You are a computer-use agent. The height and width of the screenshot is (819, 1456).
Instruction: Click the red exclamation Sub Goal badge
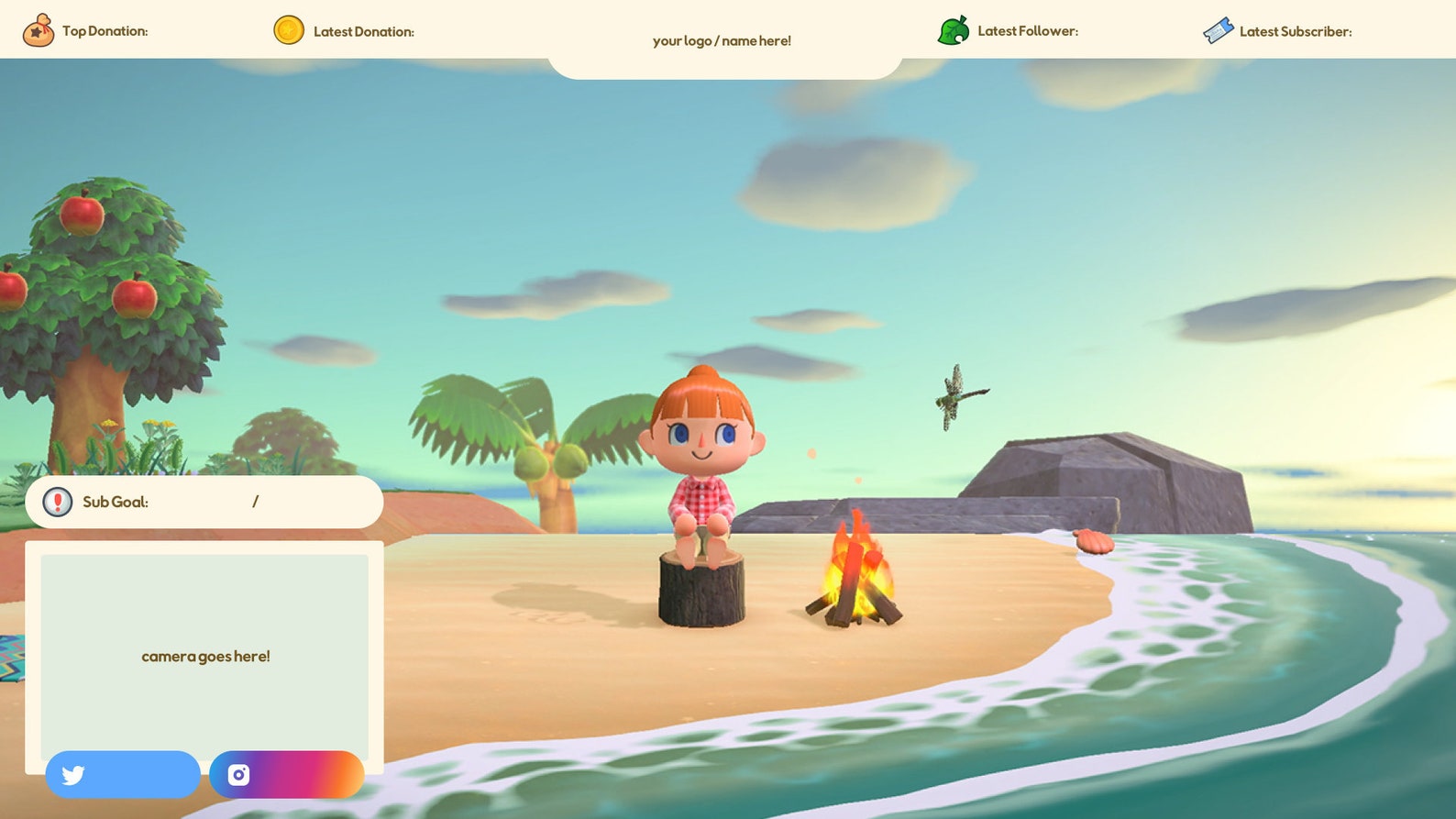pos(56,502)
